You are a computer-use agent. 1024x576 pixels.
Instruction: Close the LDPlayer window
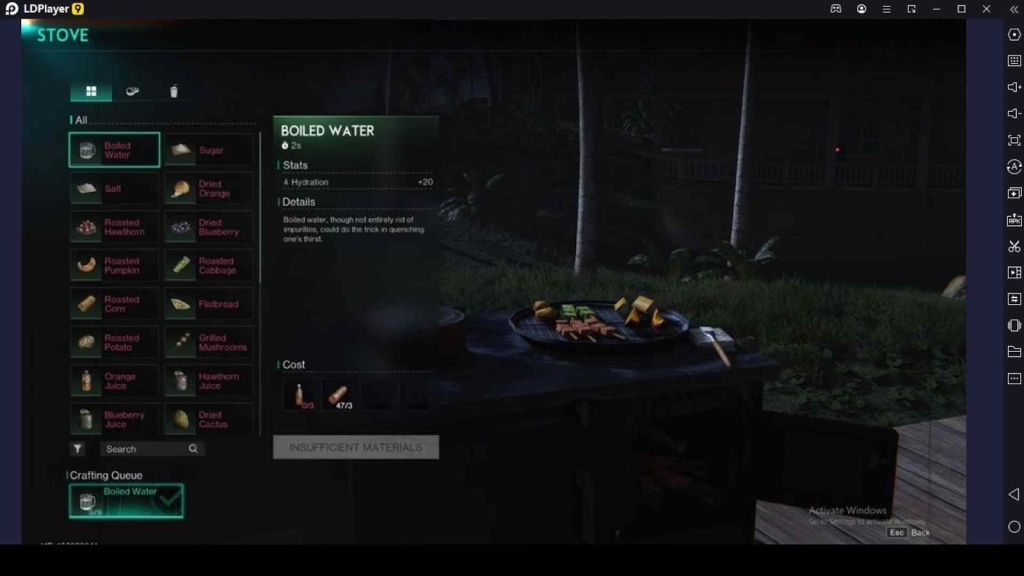click(986, 9)
